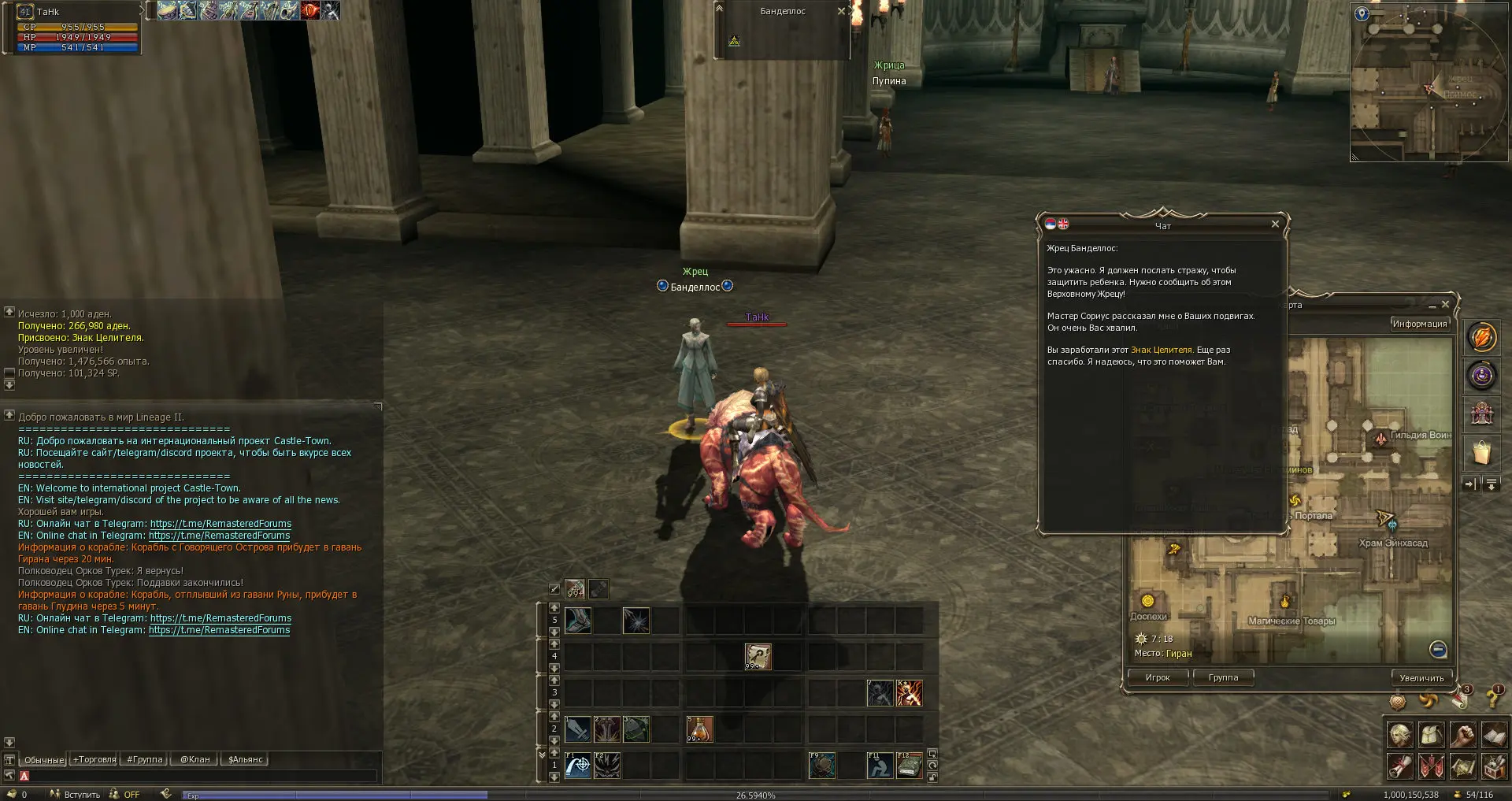1512x801 pixels.
Task: Switch to the +Торговля chat tab
Action: pos(94,760)
